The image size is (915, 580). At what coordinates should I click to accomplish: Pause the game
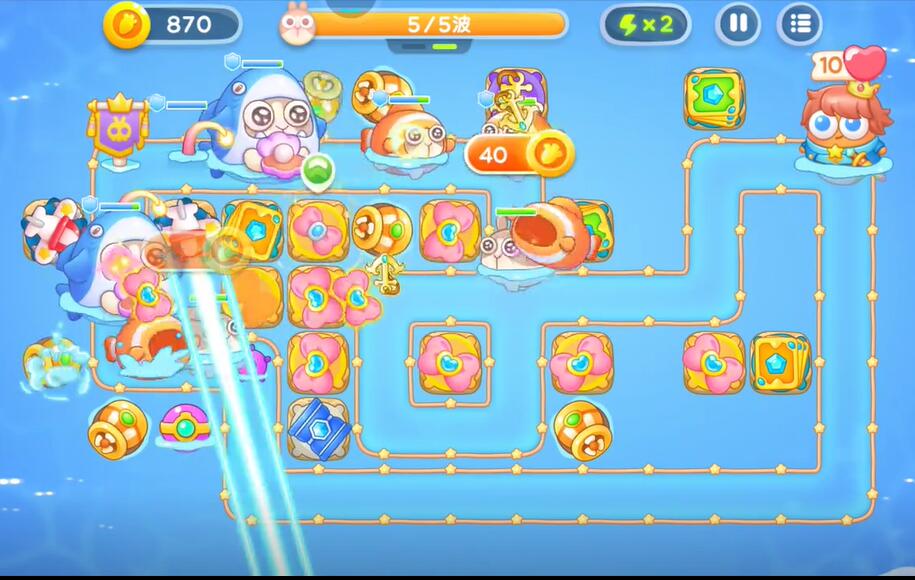pyautogui.click(x=738, y=24)
